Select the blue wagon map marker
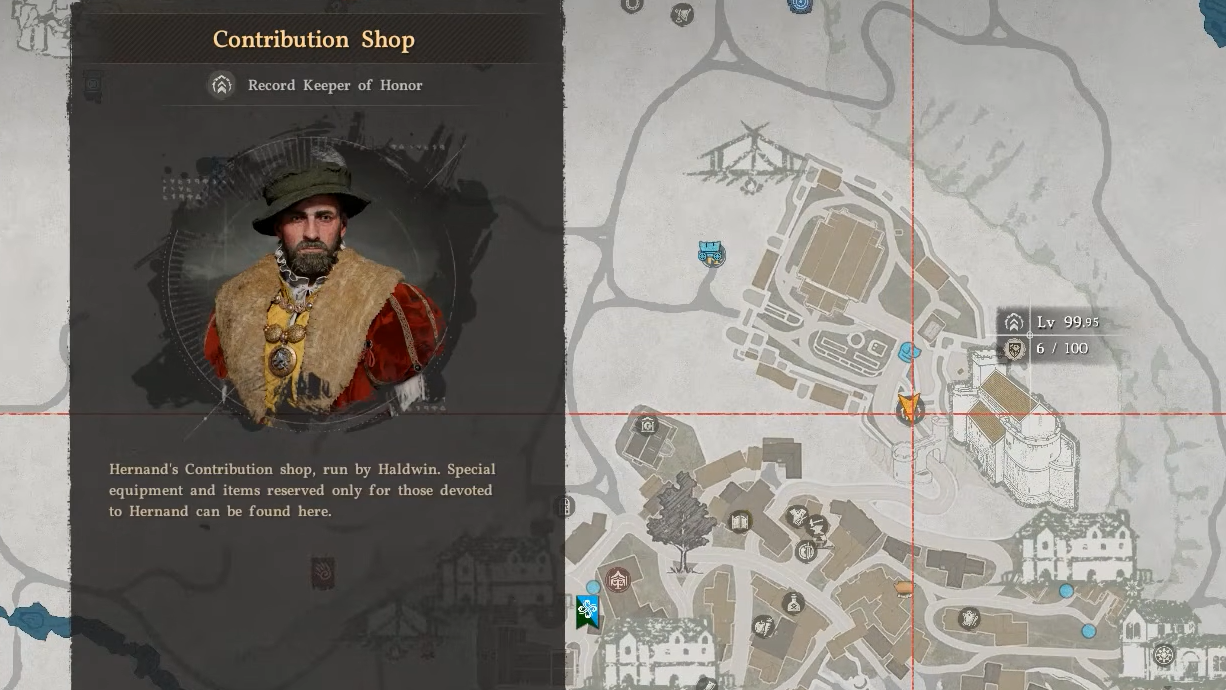This screenshot has height=690, width=1226. pos(711,254)
